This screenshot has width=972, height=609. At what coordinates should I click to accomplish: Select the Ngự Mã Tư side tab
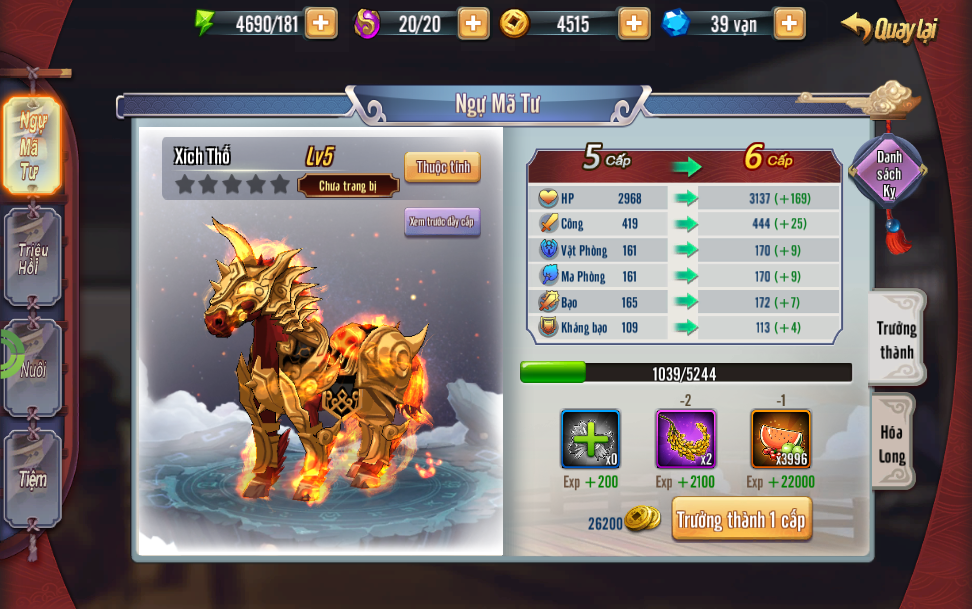tap(31, 147)
